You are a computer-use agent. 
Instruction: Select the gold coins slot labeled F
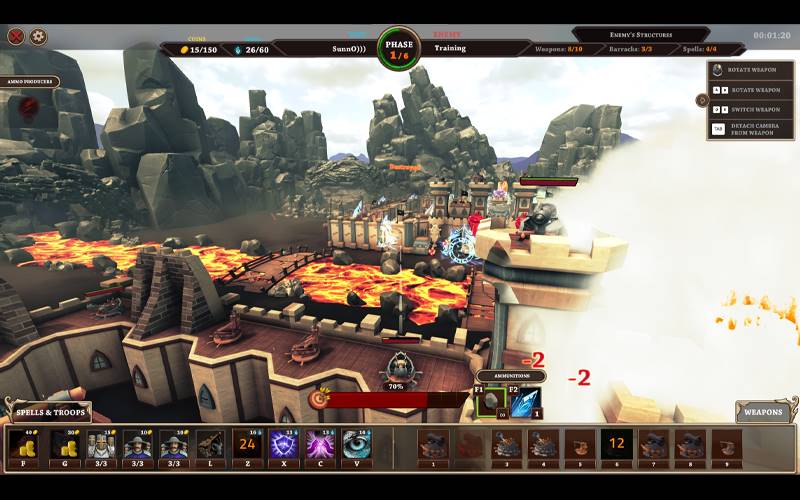(x=22, y=445)
